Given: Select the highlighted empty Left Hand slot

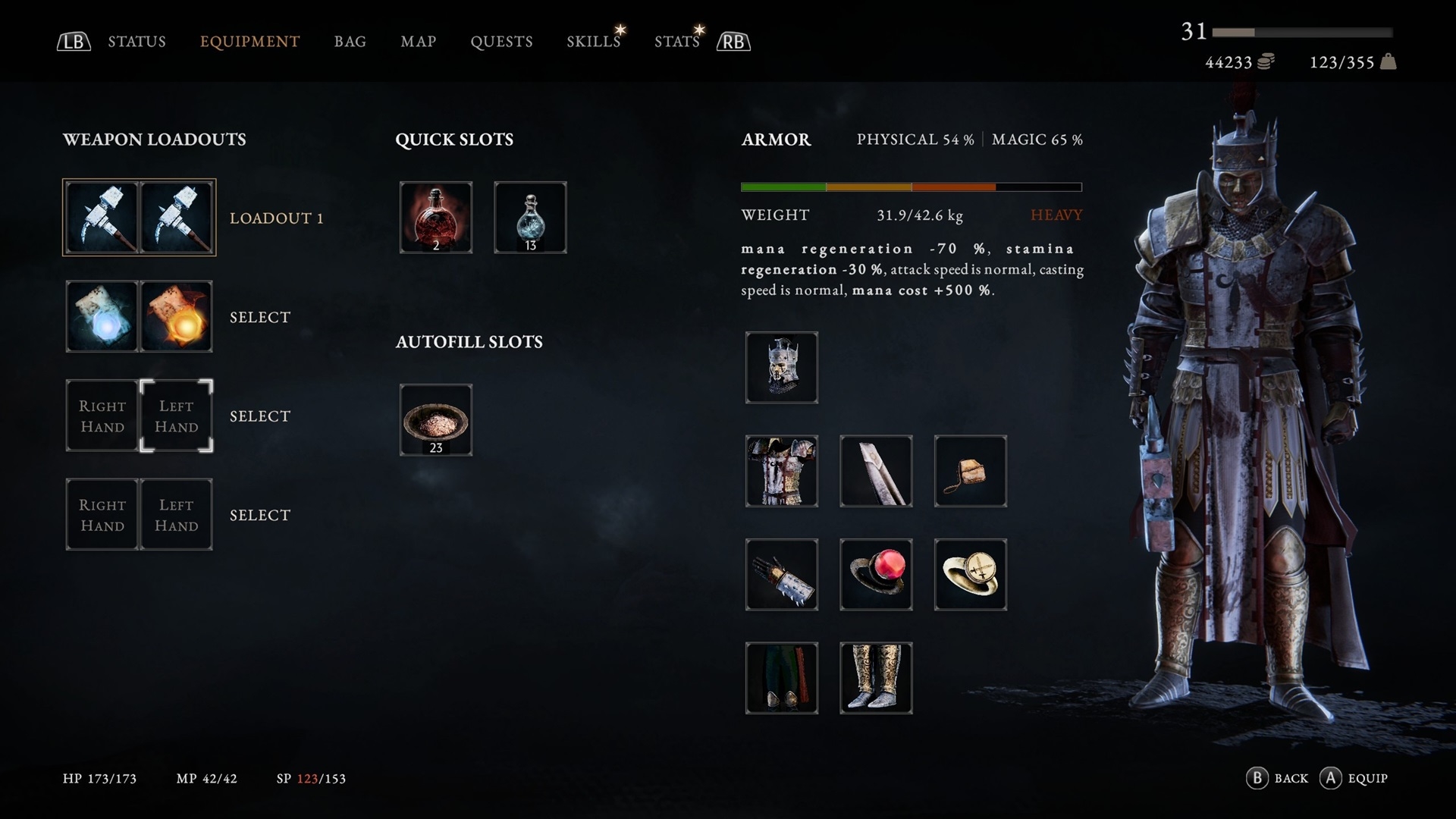Looking at the screenshot, I should pyautogui.click(x=177, y=416).
